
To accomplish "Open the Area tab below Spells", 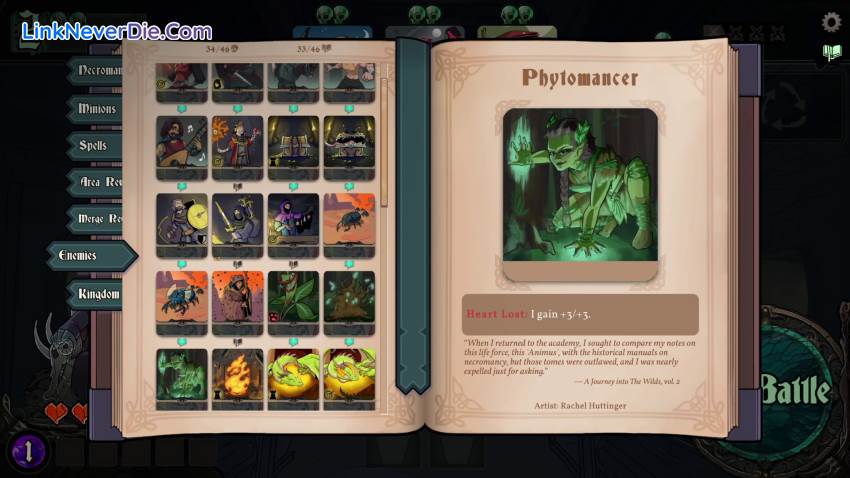I will tap(98, 182).
